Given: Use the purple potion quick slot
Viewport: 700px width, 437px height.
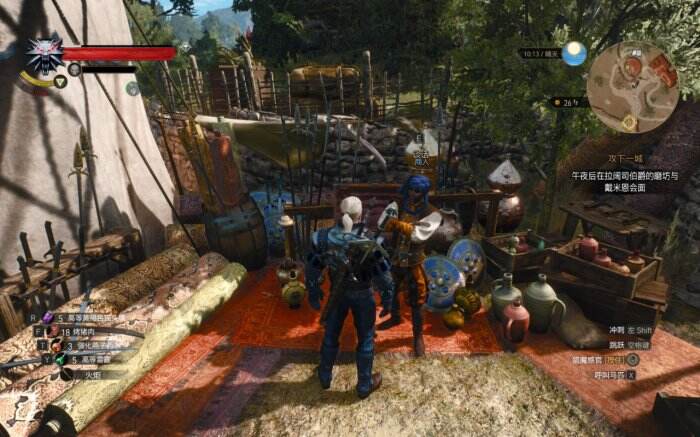Looking at the screenshot, I should click(x=47, y=318).
